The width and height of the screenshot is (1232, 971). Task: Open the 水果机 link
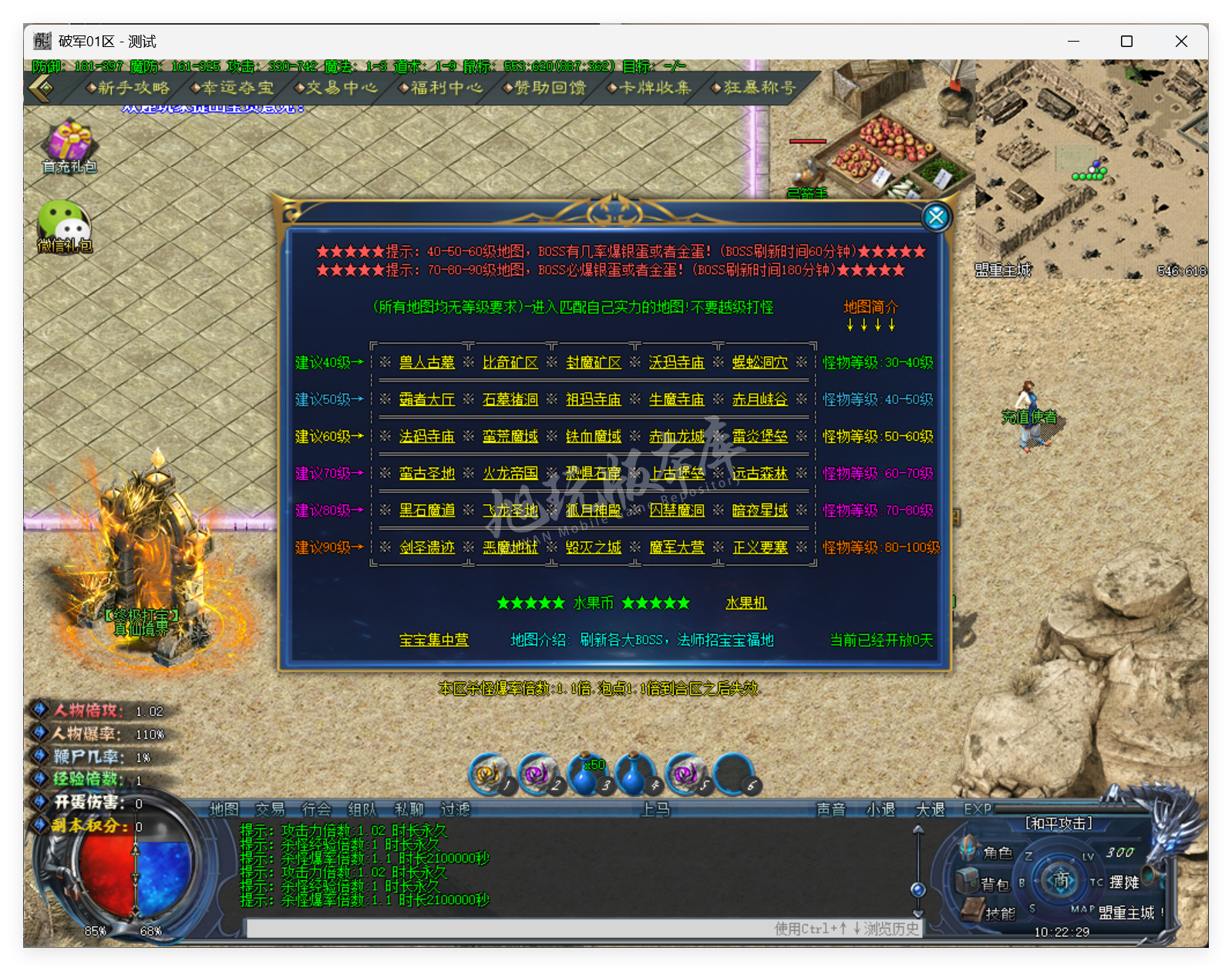click(x=746, y=603)
